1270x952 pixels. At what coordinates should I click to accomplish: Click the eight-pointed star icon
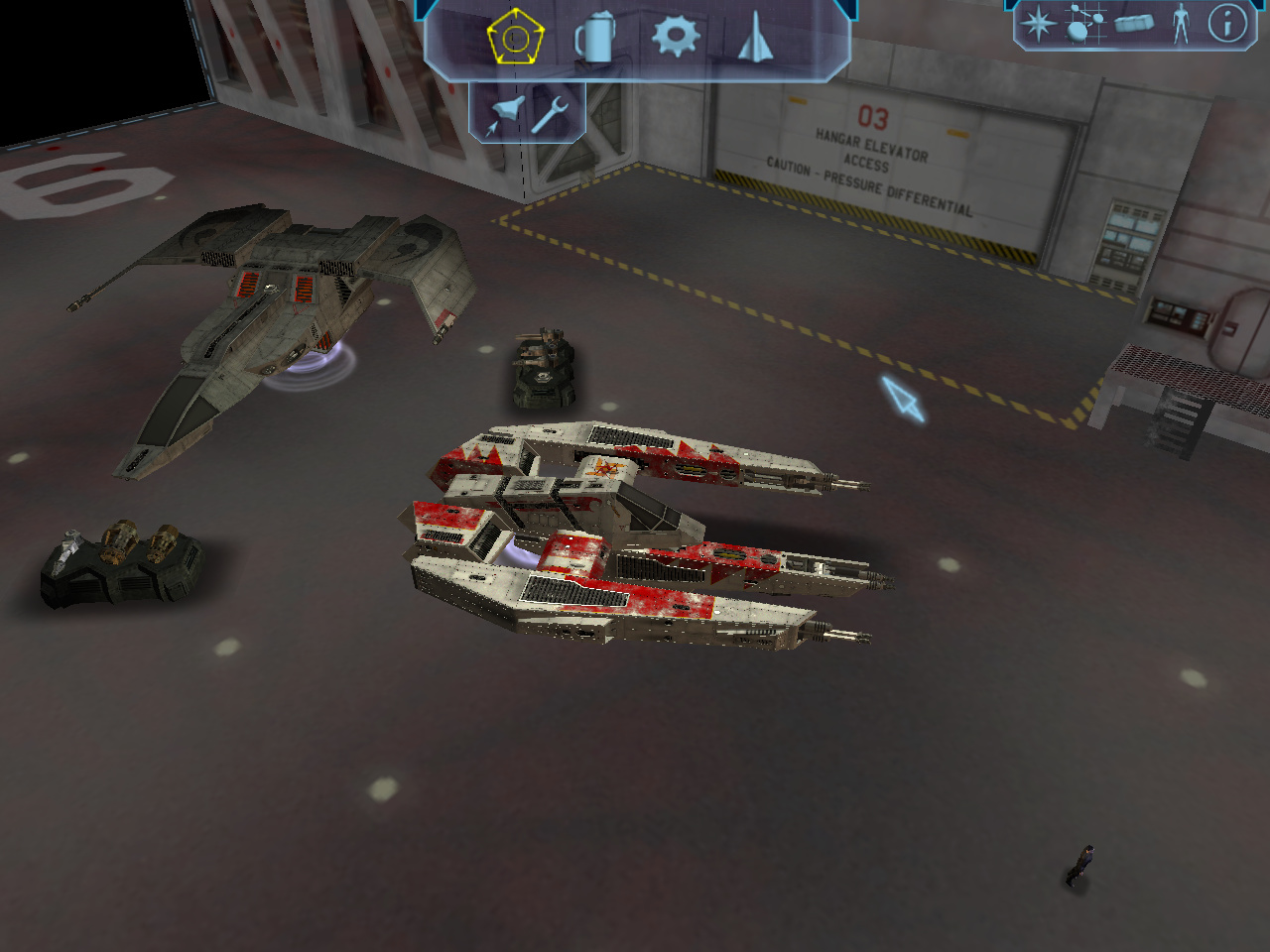pyautogui.click(x=1038, y=24)
